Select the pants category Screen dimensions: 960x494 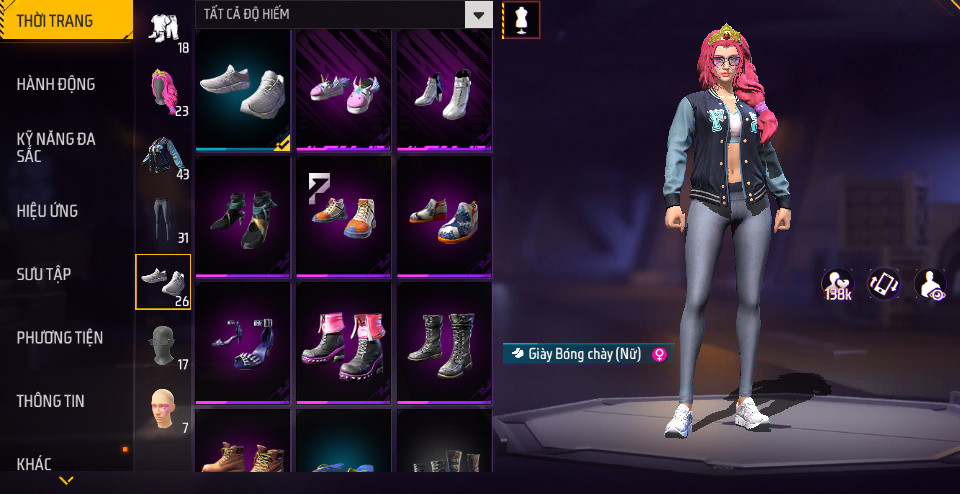coord(163,218)
